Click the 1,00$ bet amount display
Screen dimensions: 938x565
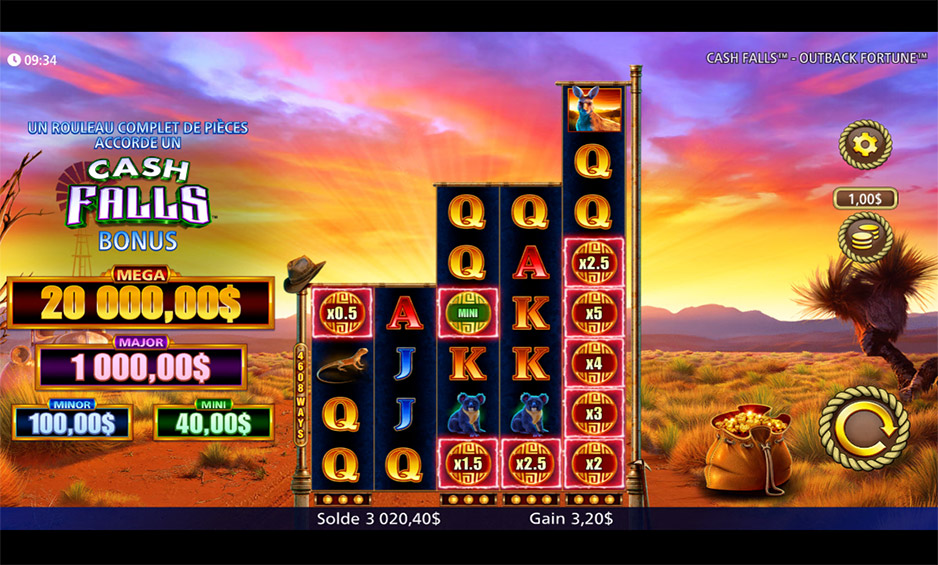[x=865, y=199]
